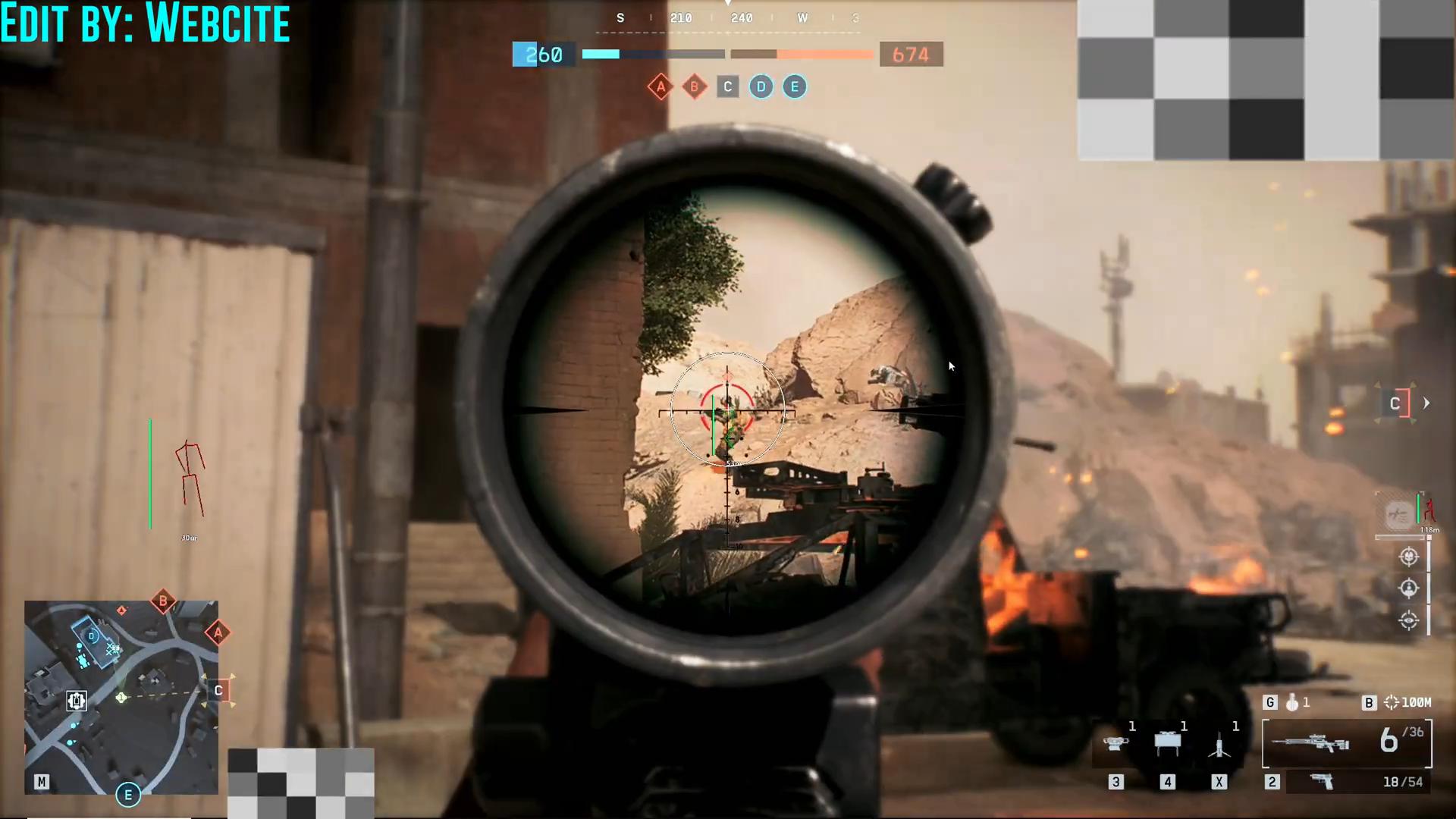Click the eye crosshair icon on right
Image resolution: width=1456 pixels, height=819 pixels.
click(1408, 620)
